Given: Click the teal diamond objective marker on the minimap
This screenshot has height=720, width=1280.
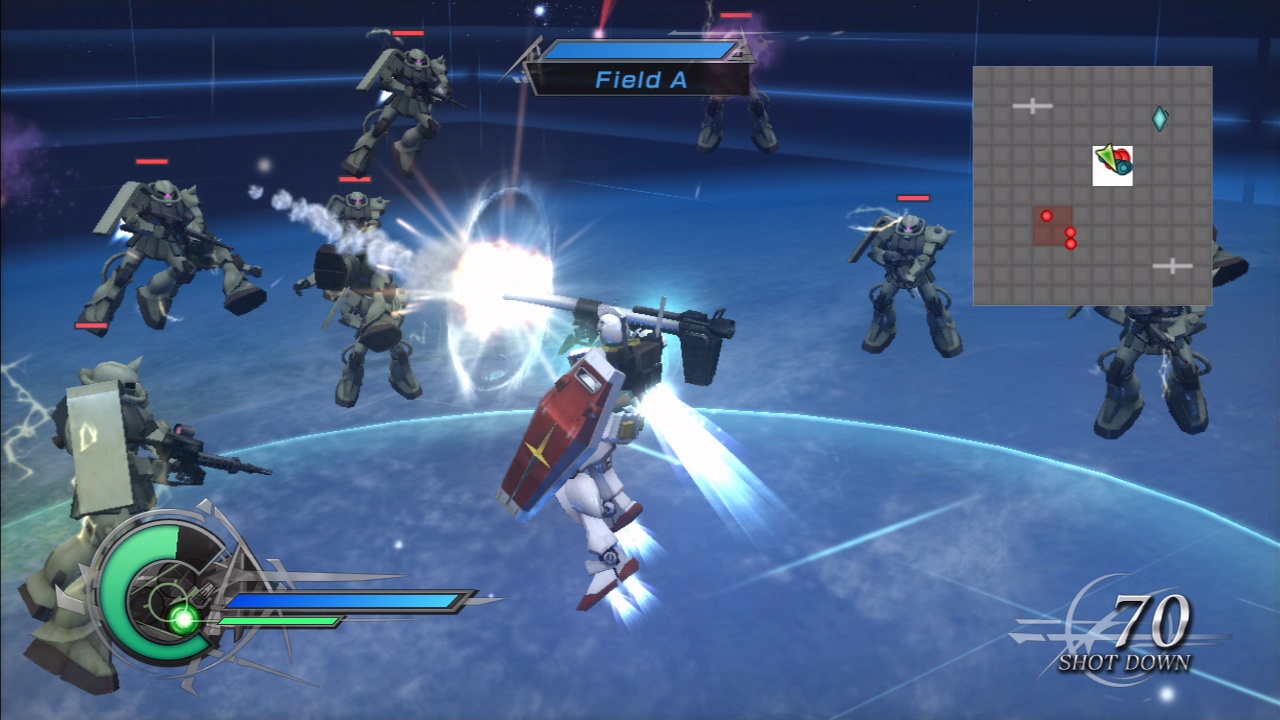Looking at the screenshot, I should pos(1158,117).
